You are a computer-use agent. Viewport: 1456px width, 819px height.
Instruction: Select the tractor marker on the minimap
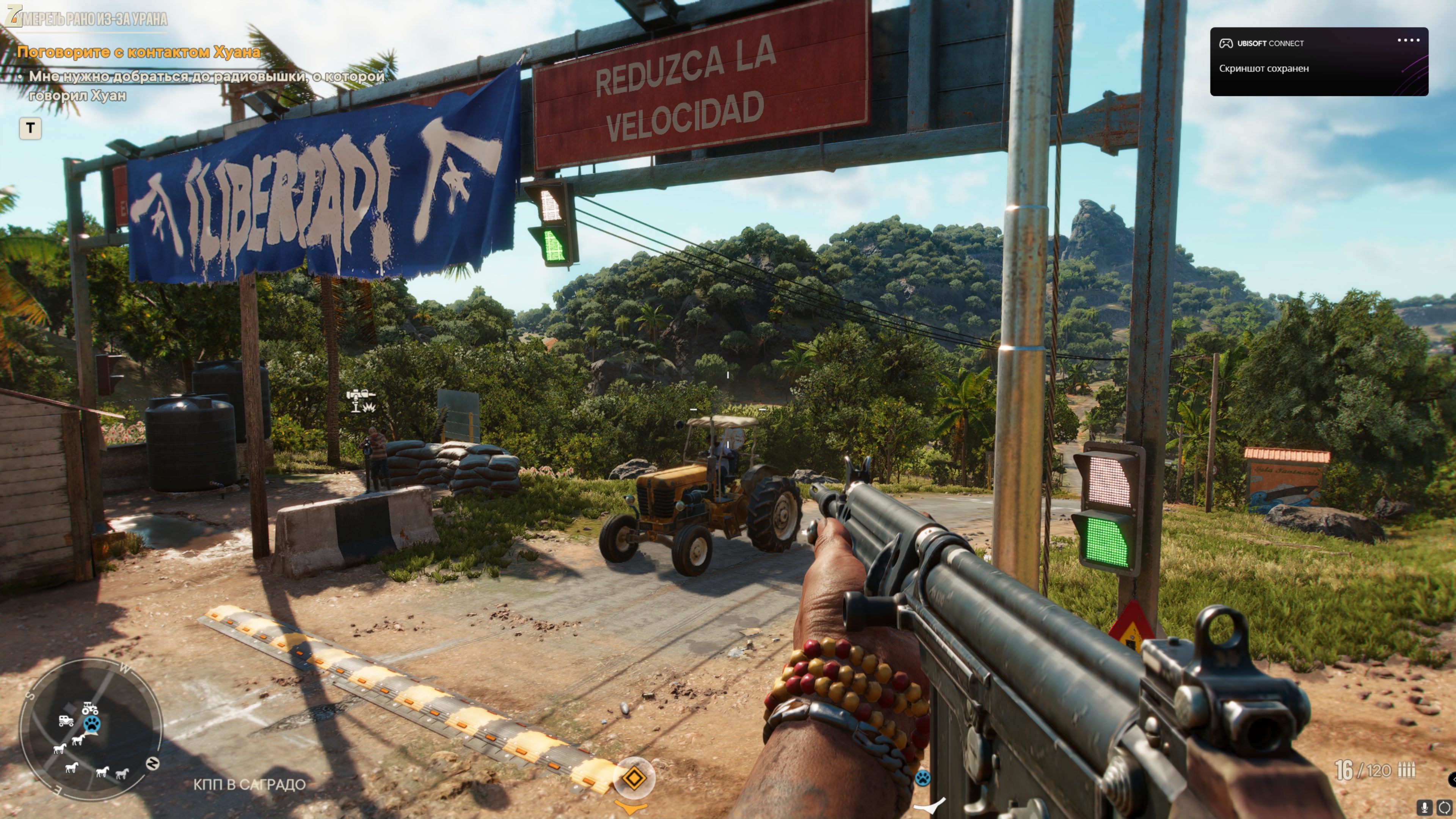click(x=90, y=708)
